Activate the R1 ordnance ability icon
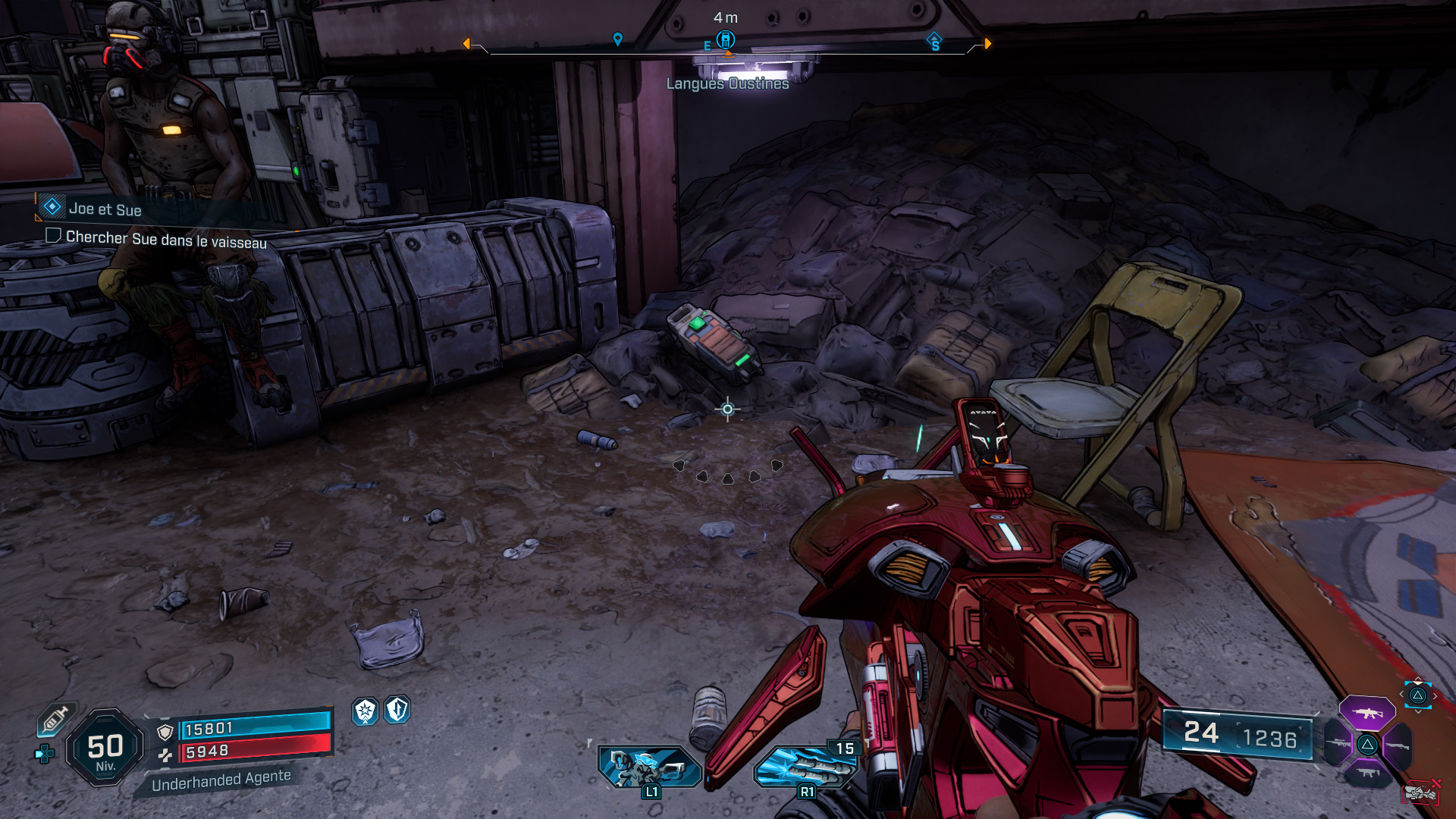This screenshot has width=1456, height=819. pos(805,767)
